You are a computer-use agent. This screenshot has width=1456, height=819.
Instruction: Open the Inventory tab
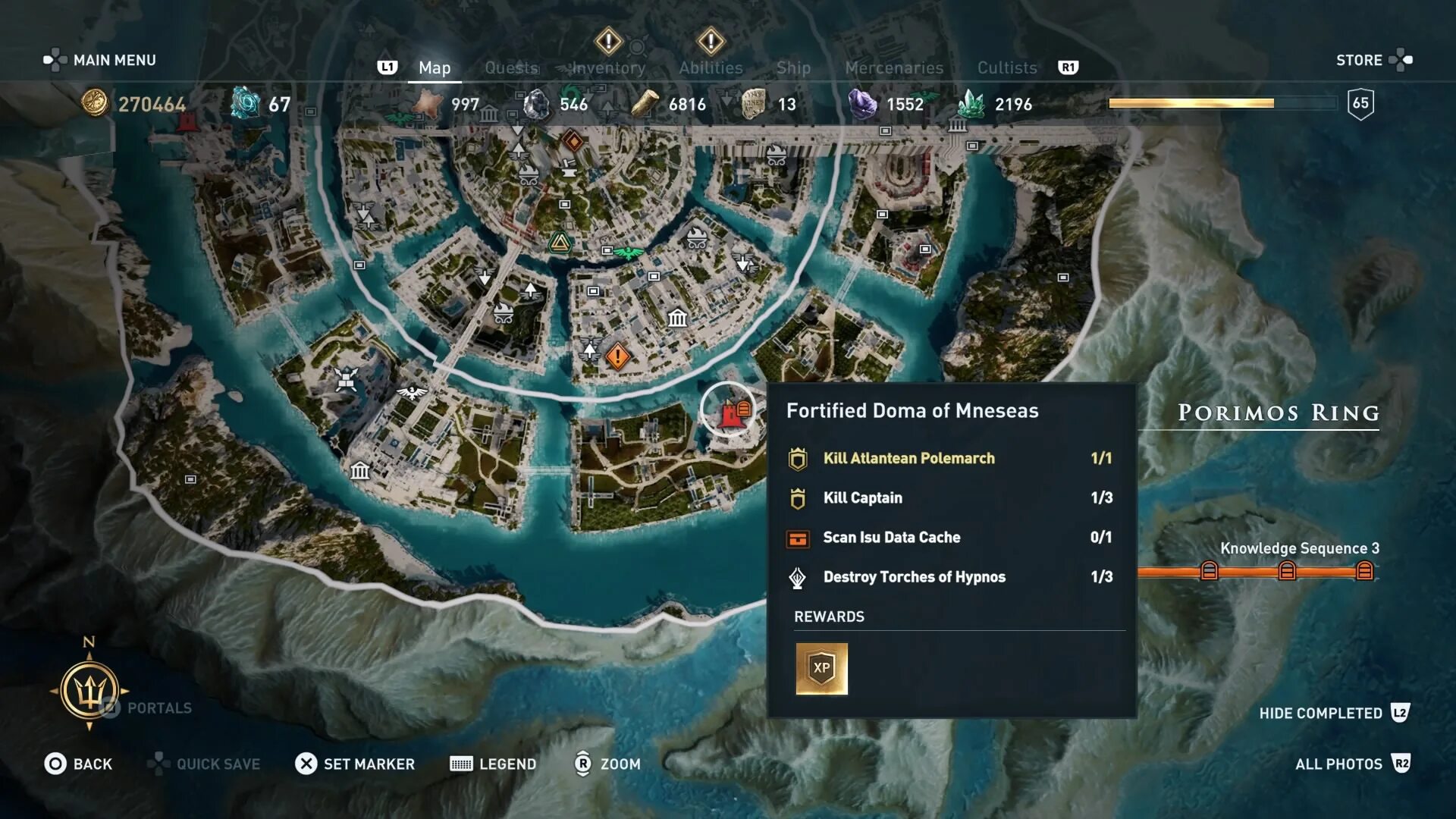[608, 68]
